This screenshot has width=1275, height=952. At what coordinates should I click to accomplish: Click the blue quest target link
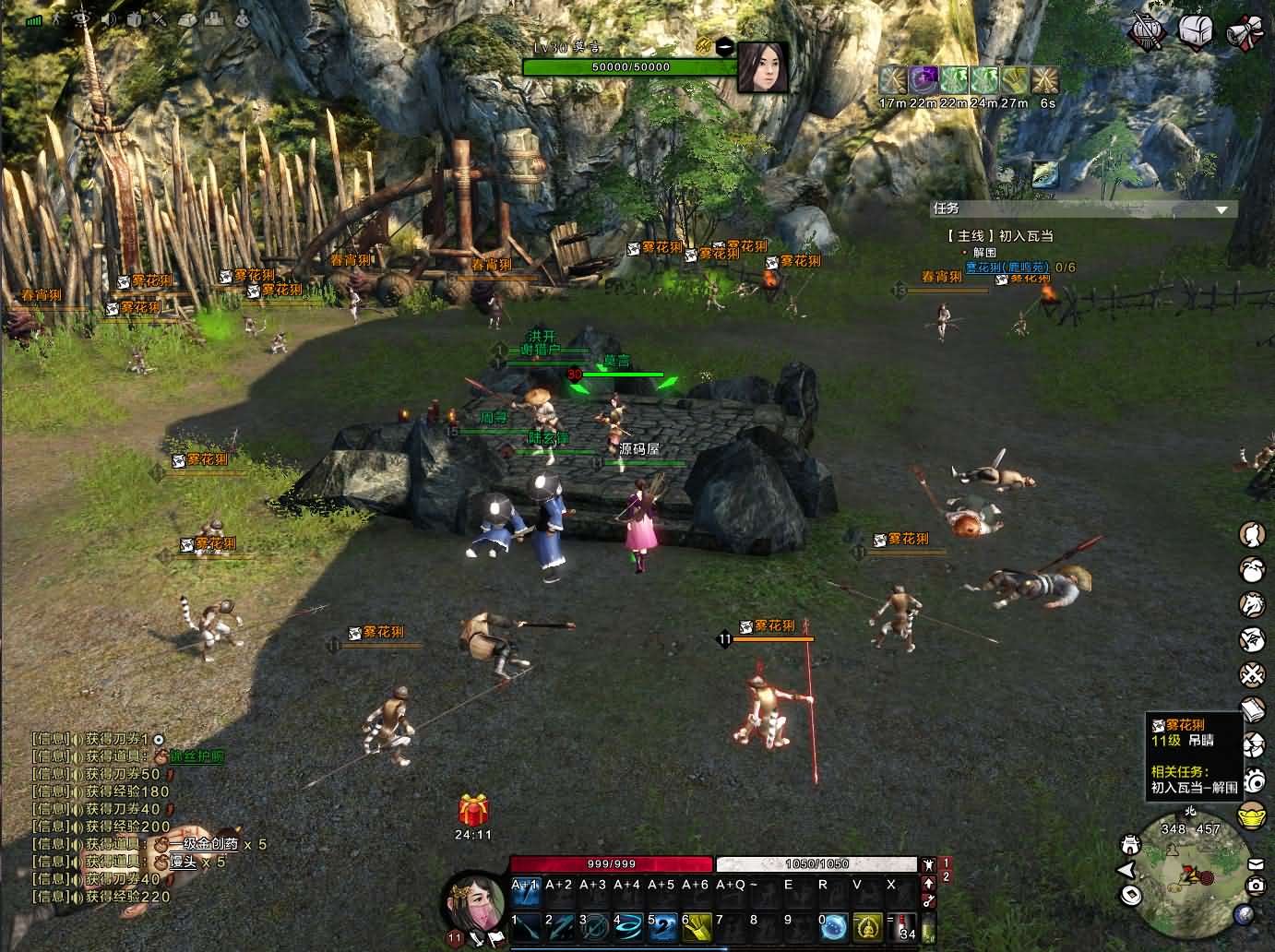(x=1007, y=268)
